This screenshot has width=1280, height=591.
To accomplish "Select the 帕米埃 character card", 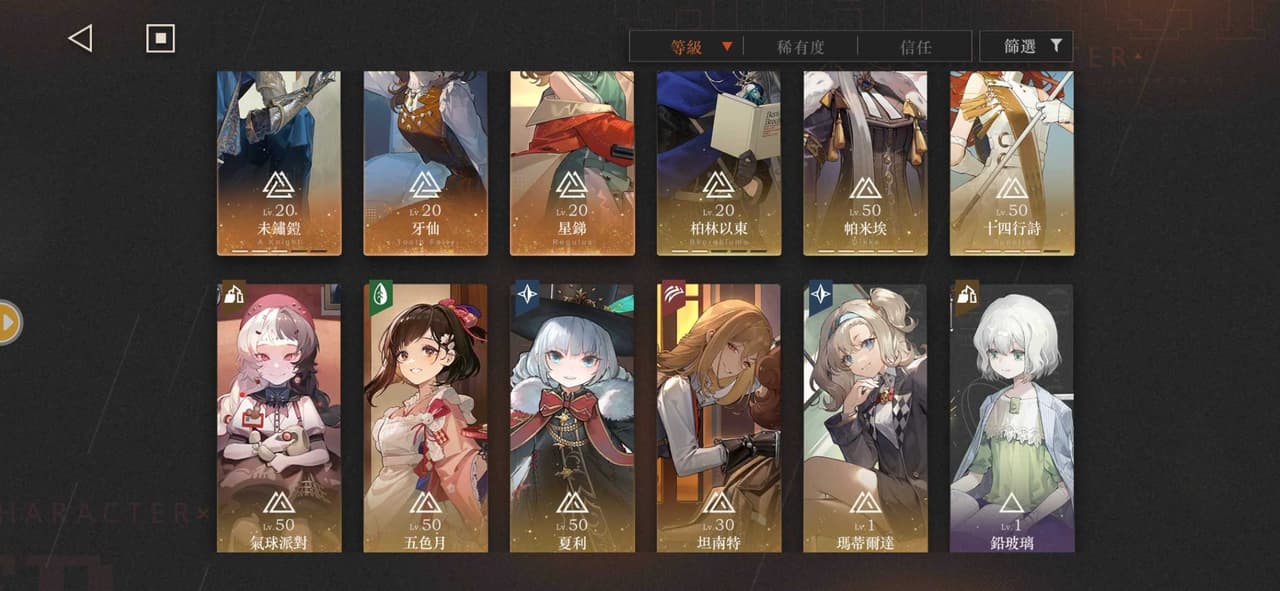I will 865,163.
